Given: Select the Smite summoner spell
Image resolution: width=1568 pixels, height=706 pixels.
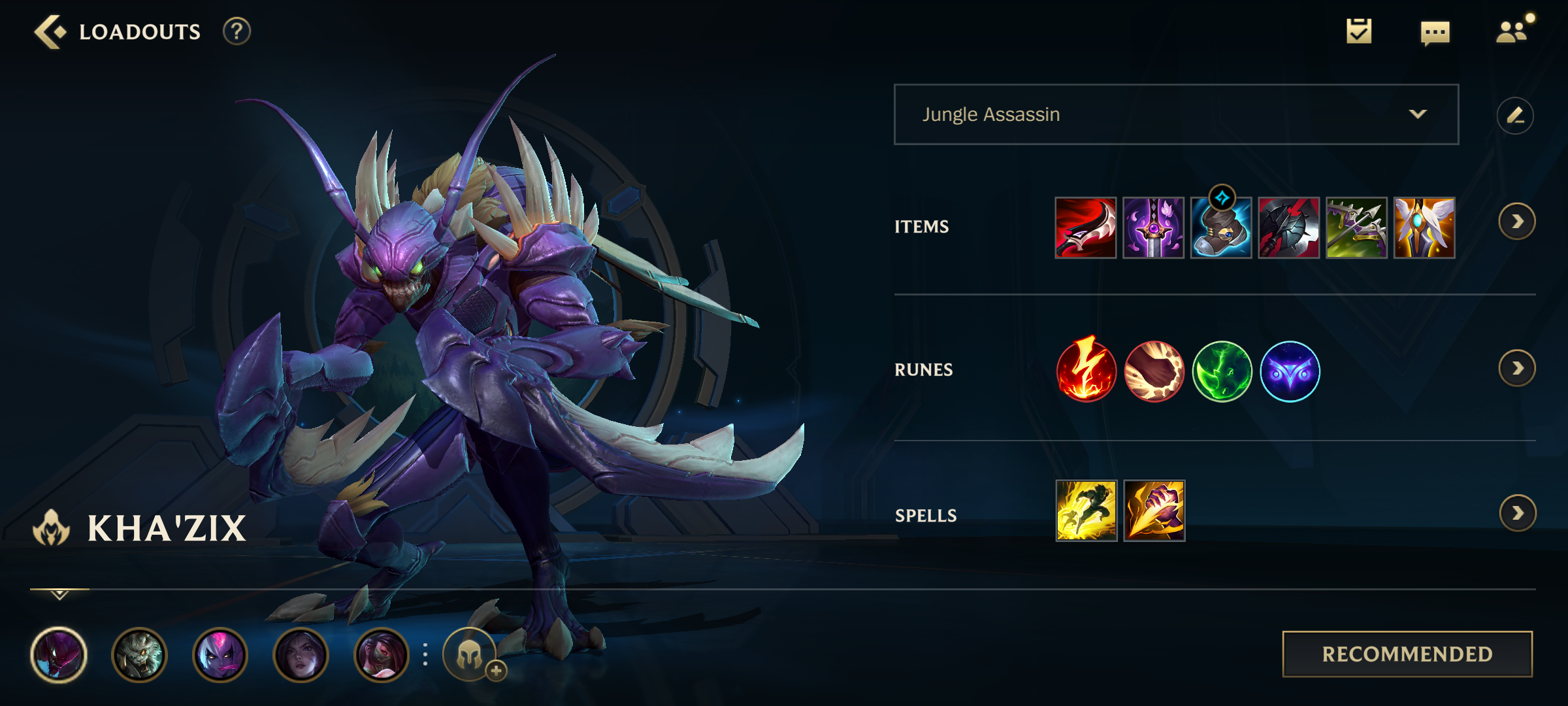Looking at the screenshot, I should [1154, 511].
